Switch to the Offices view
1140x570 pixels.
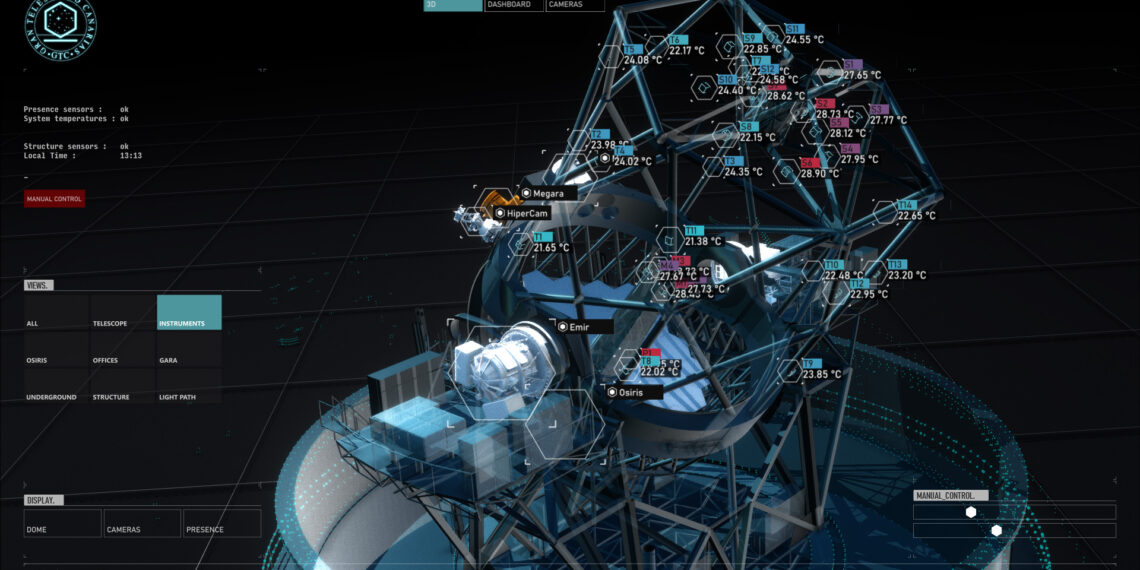click(x=122, y=350)
